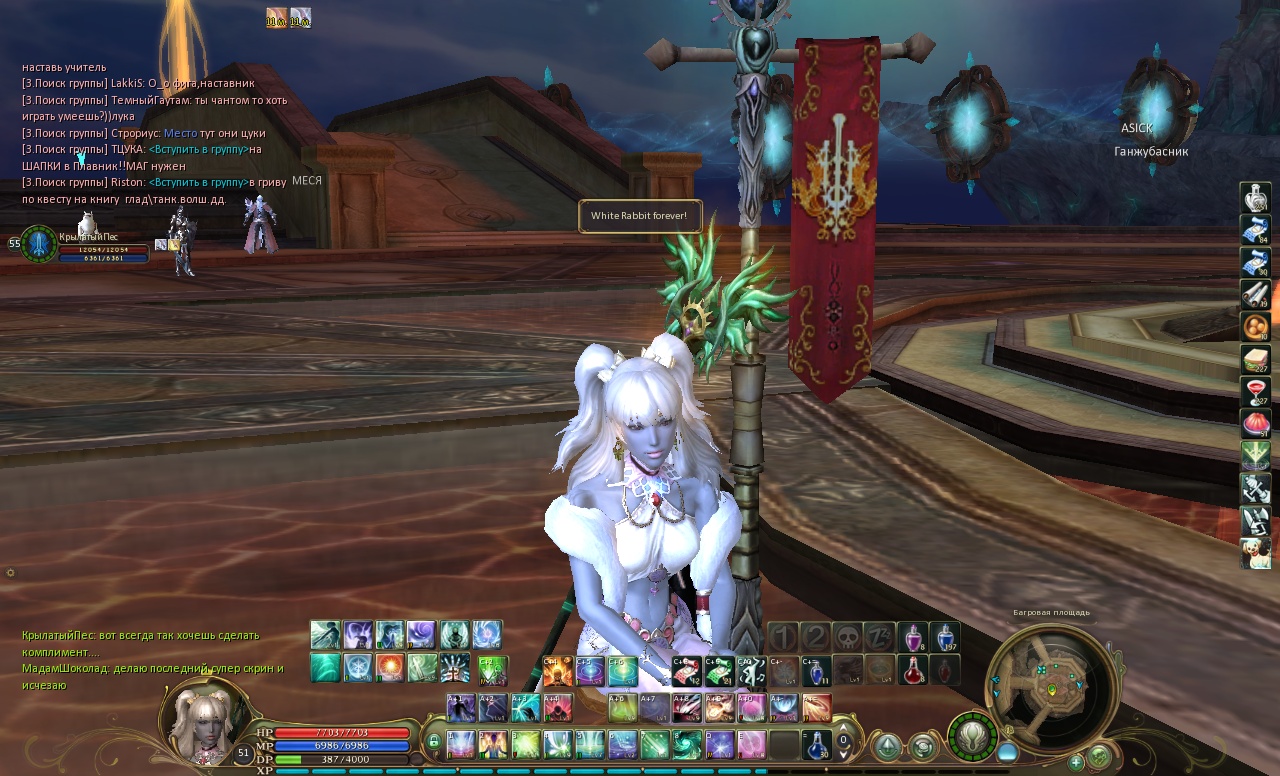Image resolution: width=1280 pixels, height=776 pixels.
Task: Summon the puppy pet icon
Action: tap(1255, 553)
